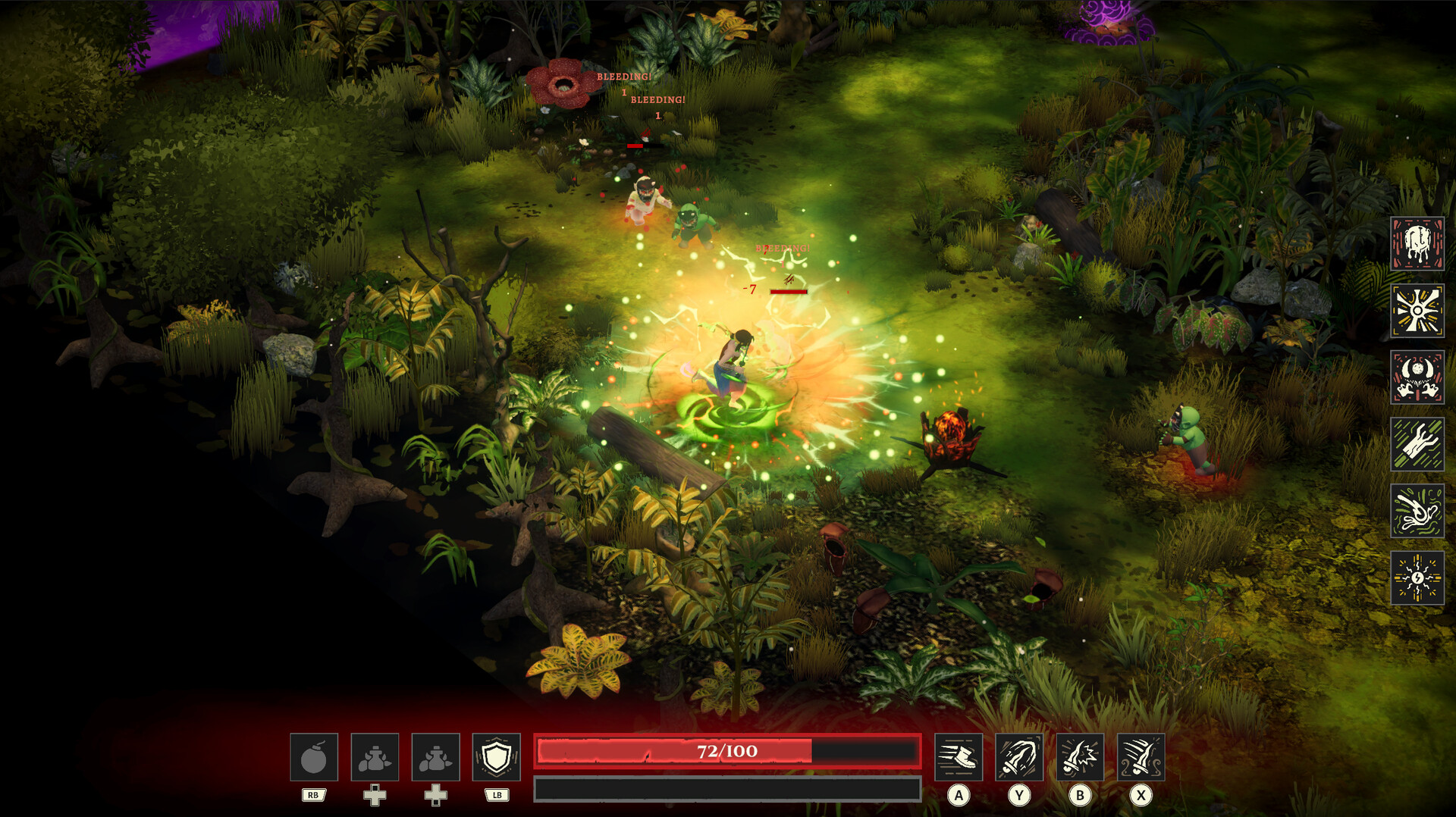Inspect the horned clawed beast perk icon
This screenshot has width=1456, height=817.
pos(1417,377)
